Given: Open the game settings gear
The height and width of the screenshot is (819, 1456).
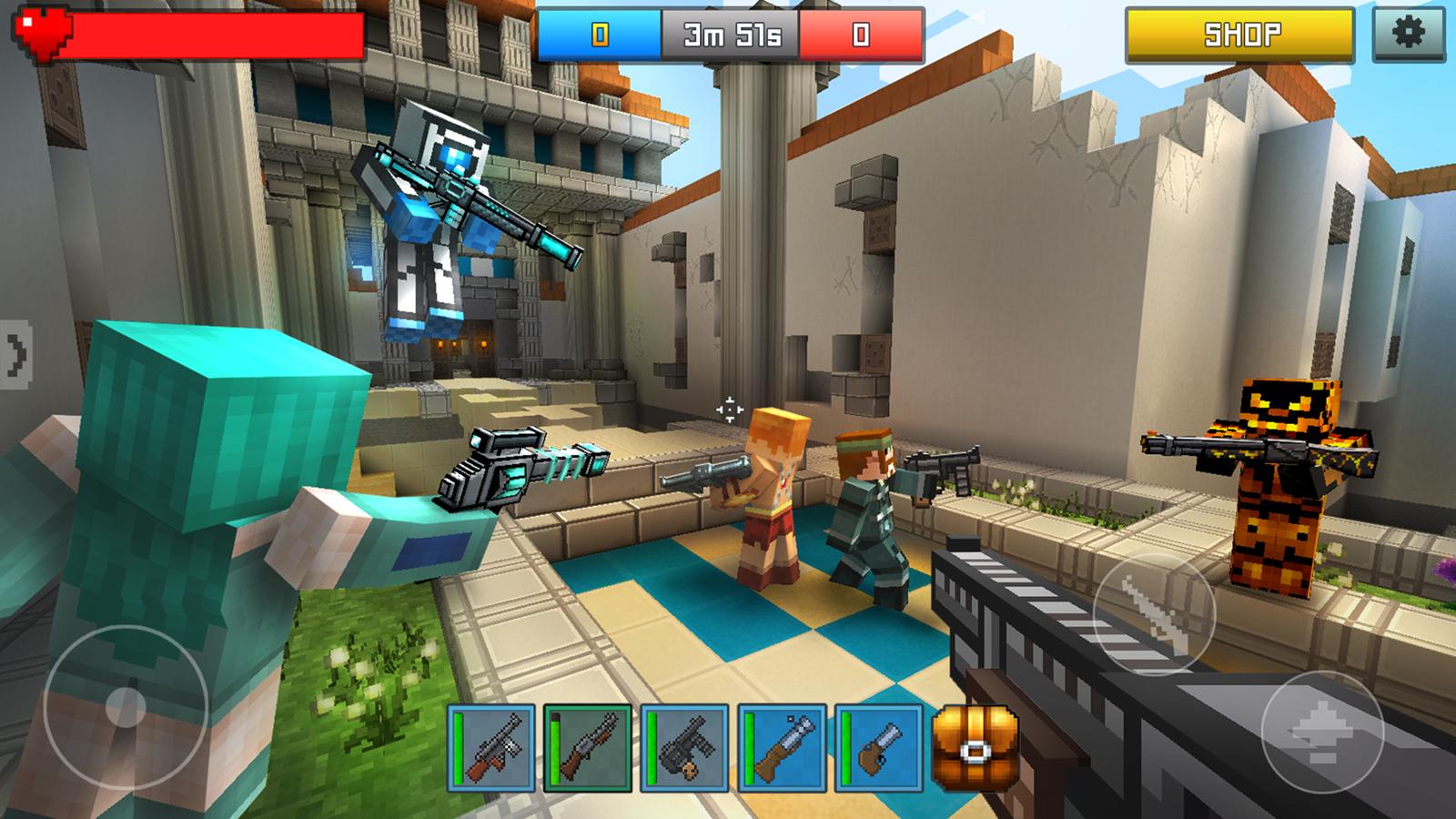Looking at the screenshot, I should [1411, 35].
